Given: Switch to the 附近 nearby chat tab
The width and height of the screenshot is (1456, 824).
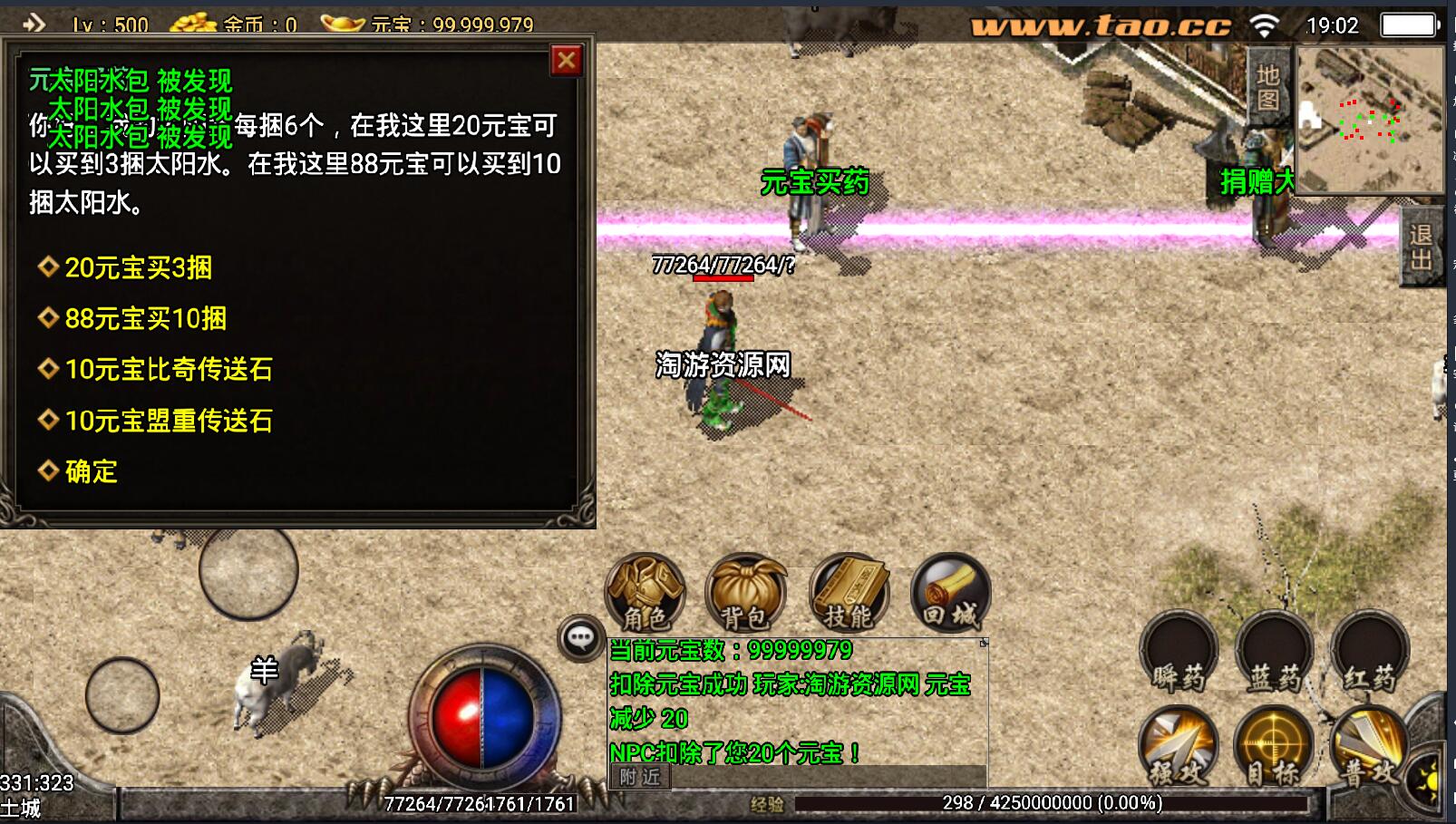Looking at the screenshot, I should click(x=640, y=777).
